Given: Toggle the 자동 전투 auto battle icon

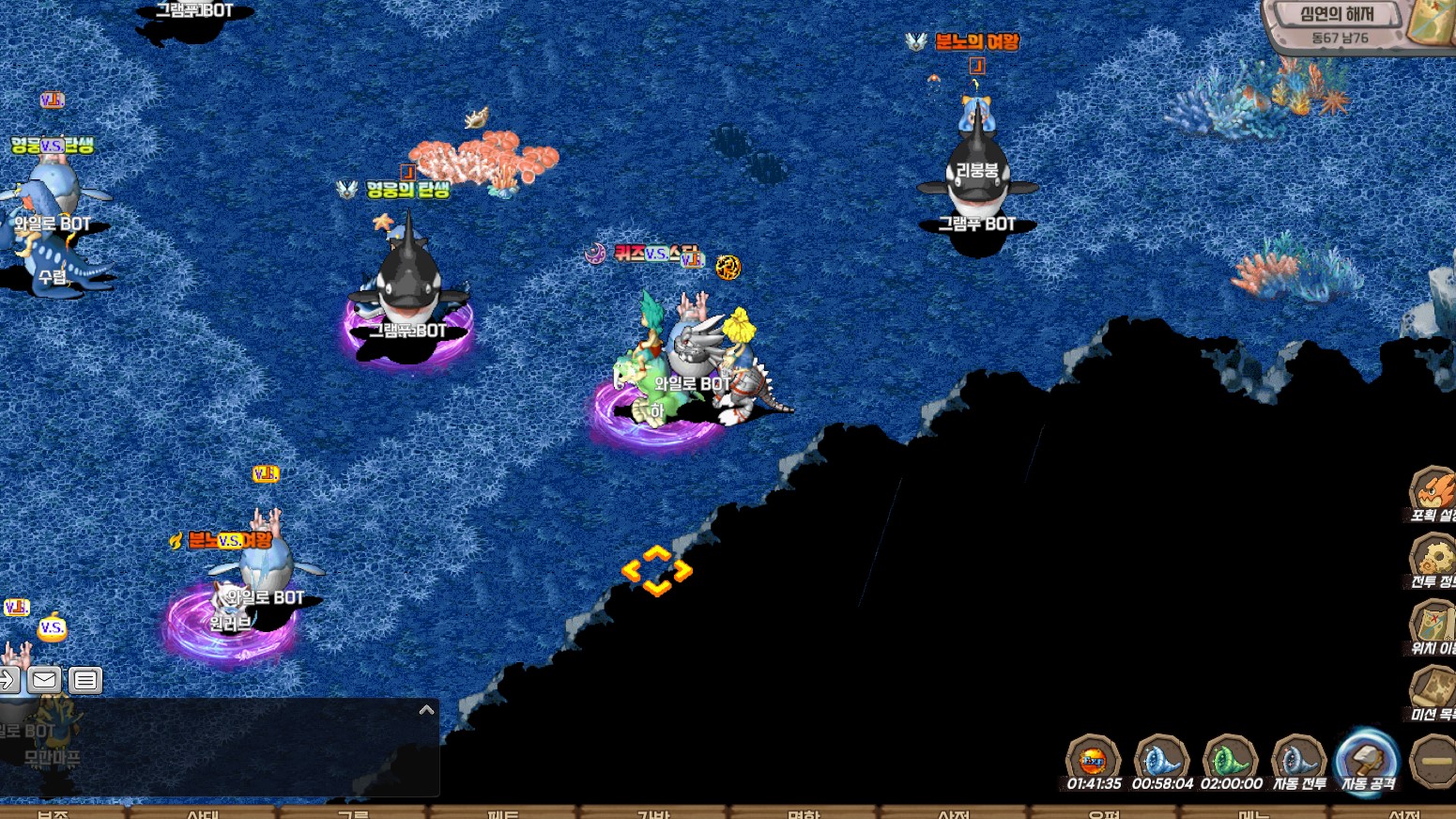Looking at the screenshot, I should pos(1298,759).
